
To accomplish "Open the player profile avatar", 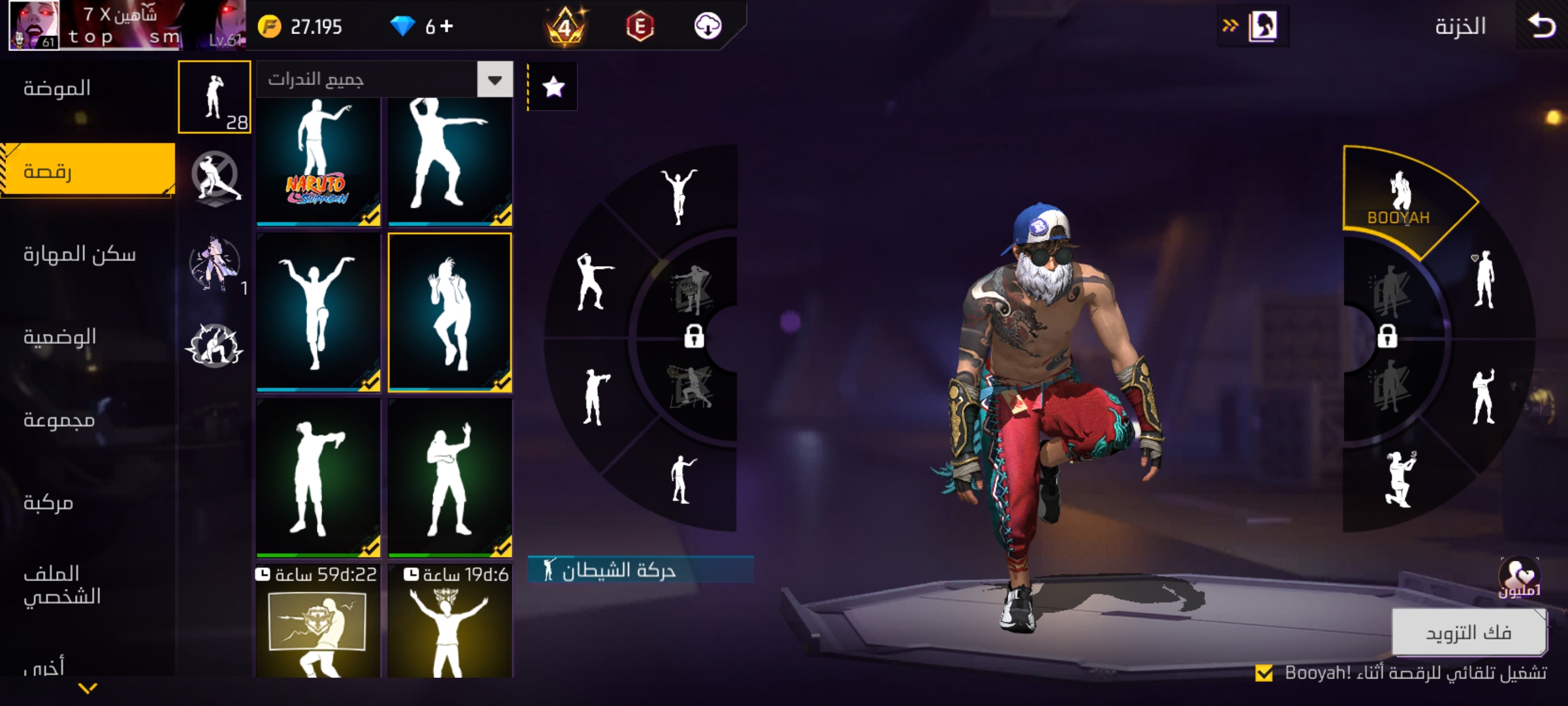I will point(34,26).
